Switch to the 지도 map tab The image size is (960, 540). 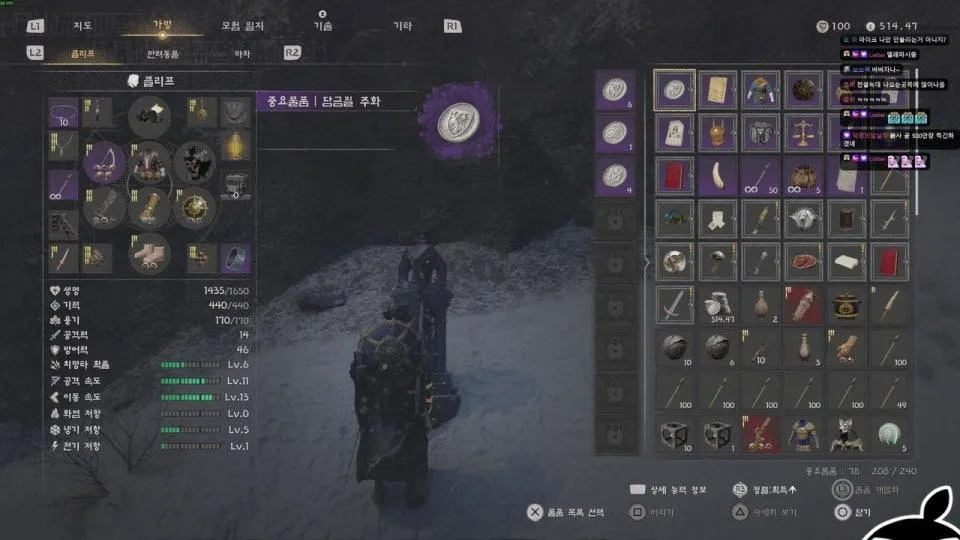coord(83,26)
